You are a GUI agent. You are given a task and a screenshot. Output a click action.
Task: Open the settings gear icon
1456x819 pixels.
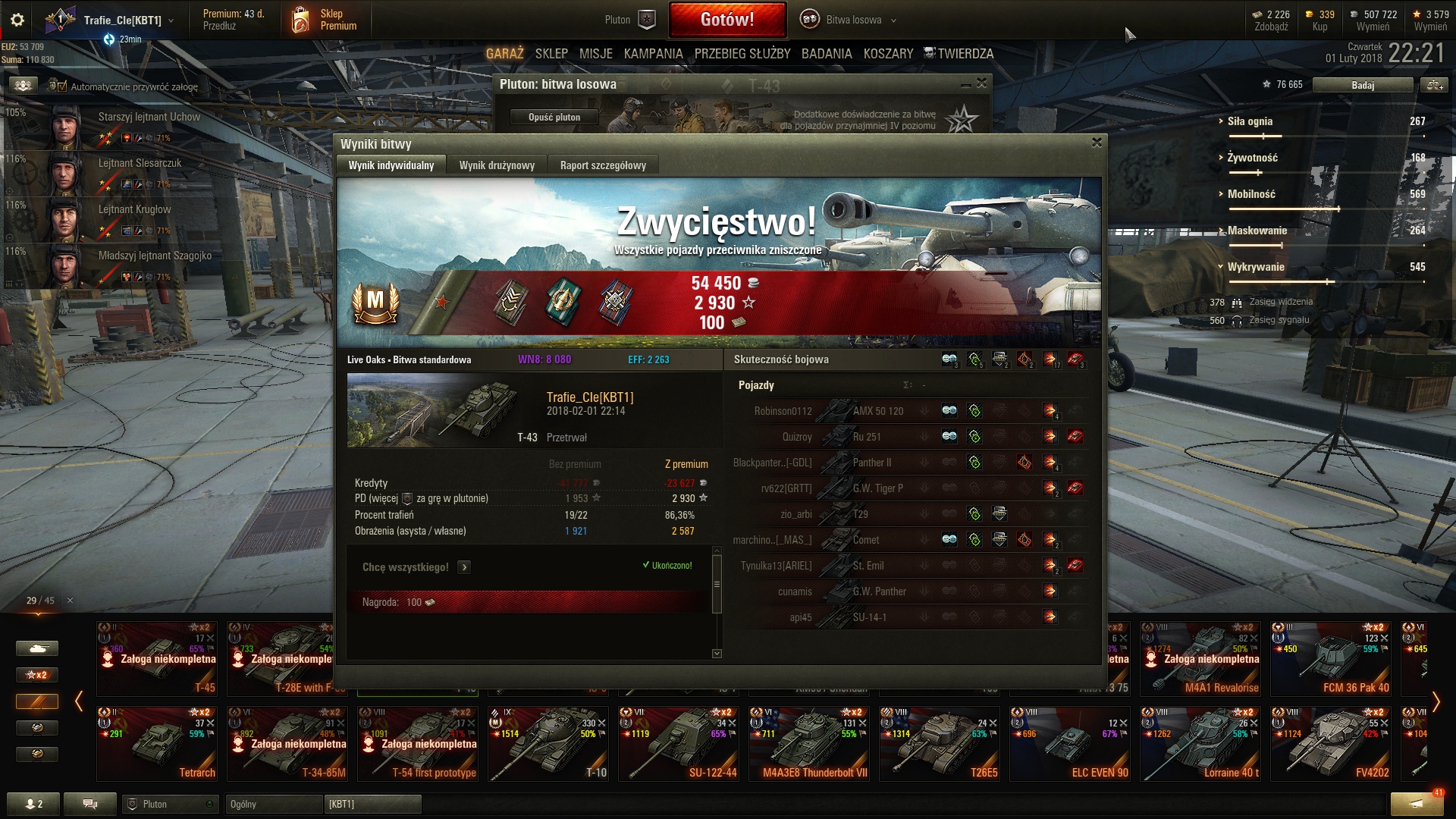(x=17, y=20)
